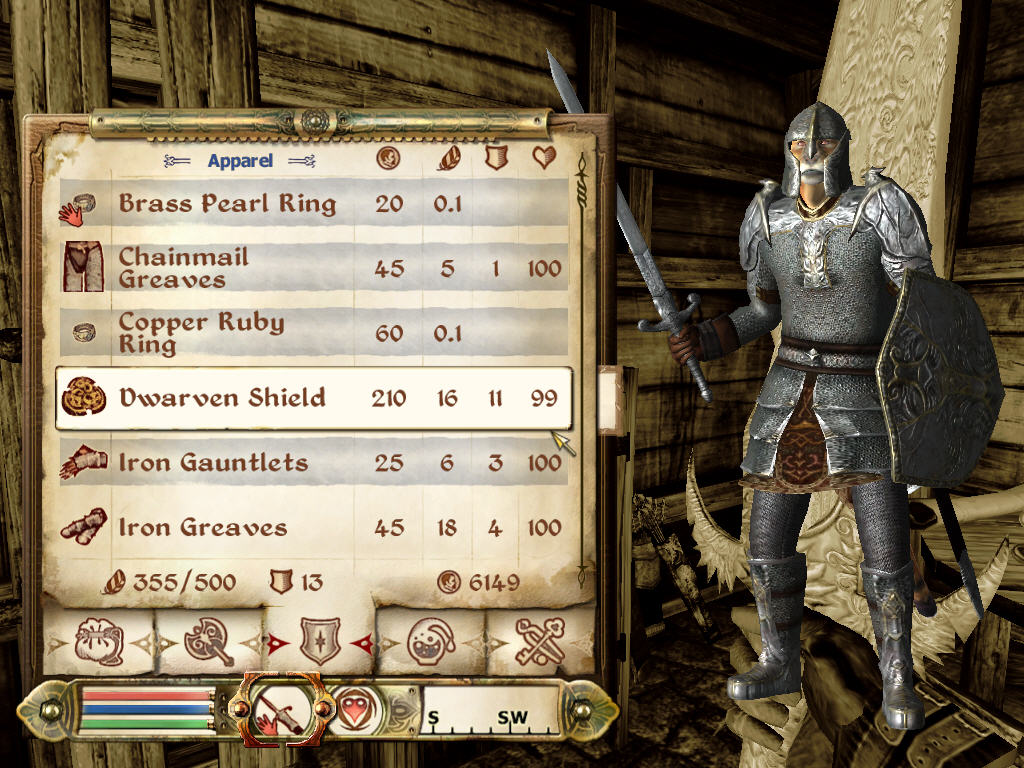Open the apparel shield tab

320,641
